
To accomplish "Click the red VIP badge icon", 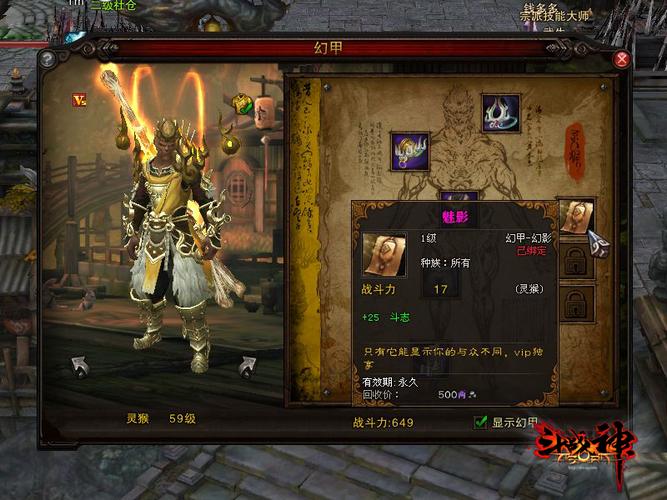I will pyautogui.click(x=78, y=99).
